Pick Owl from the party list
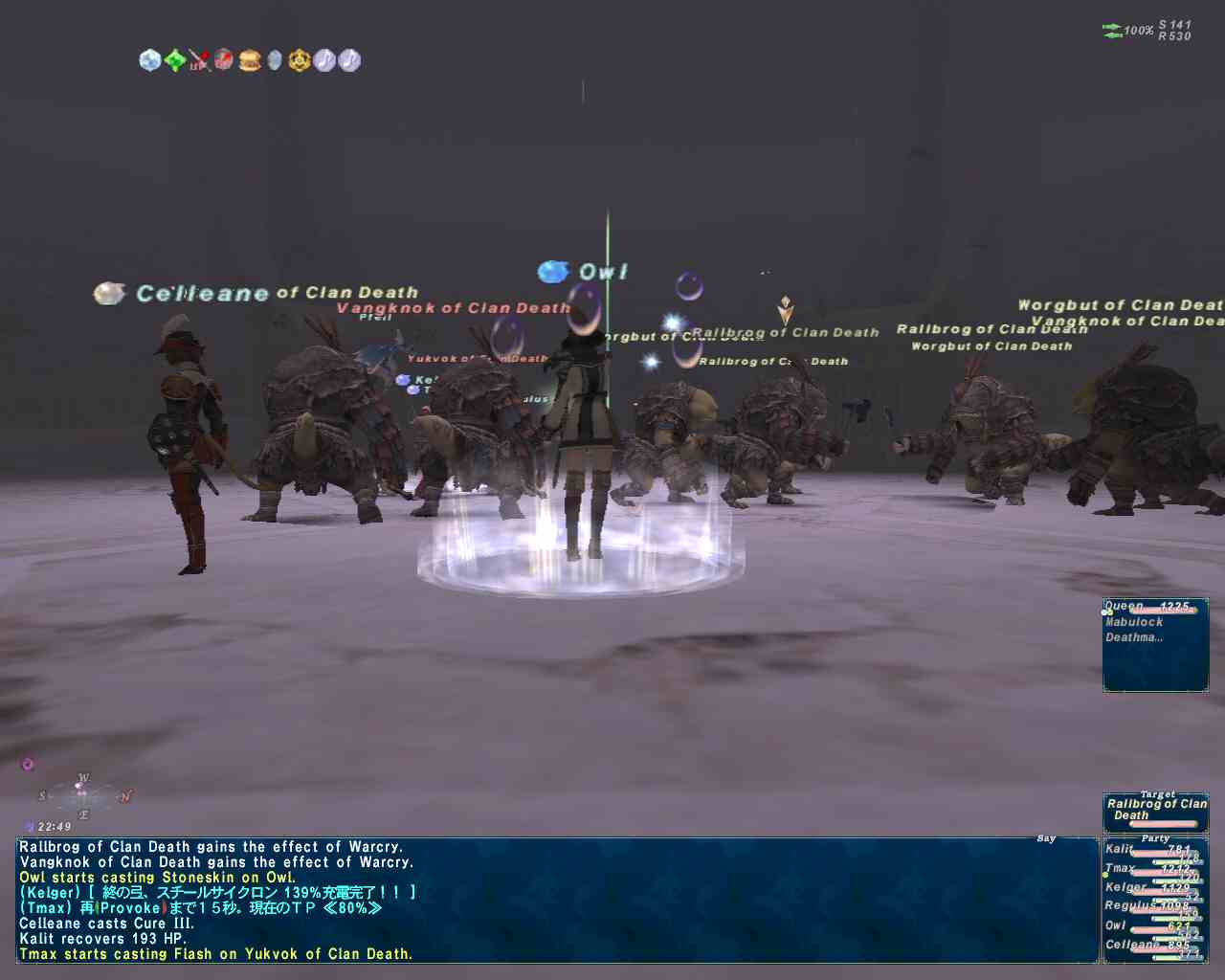The height and width of the screenshot is (980, 1225). 1116,925
